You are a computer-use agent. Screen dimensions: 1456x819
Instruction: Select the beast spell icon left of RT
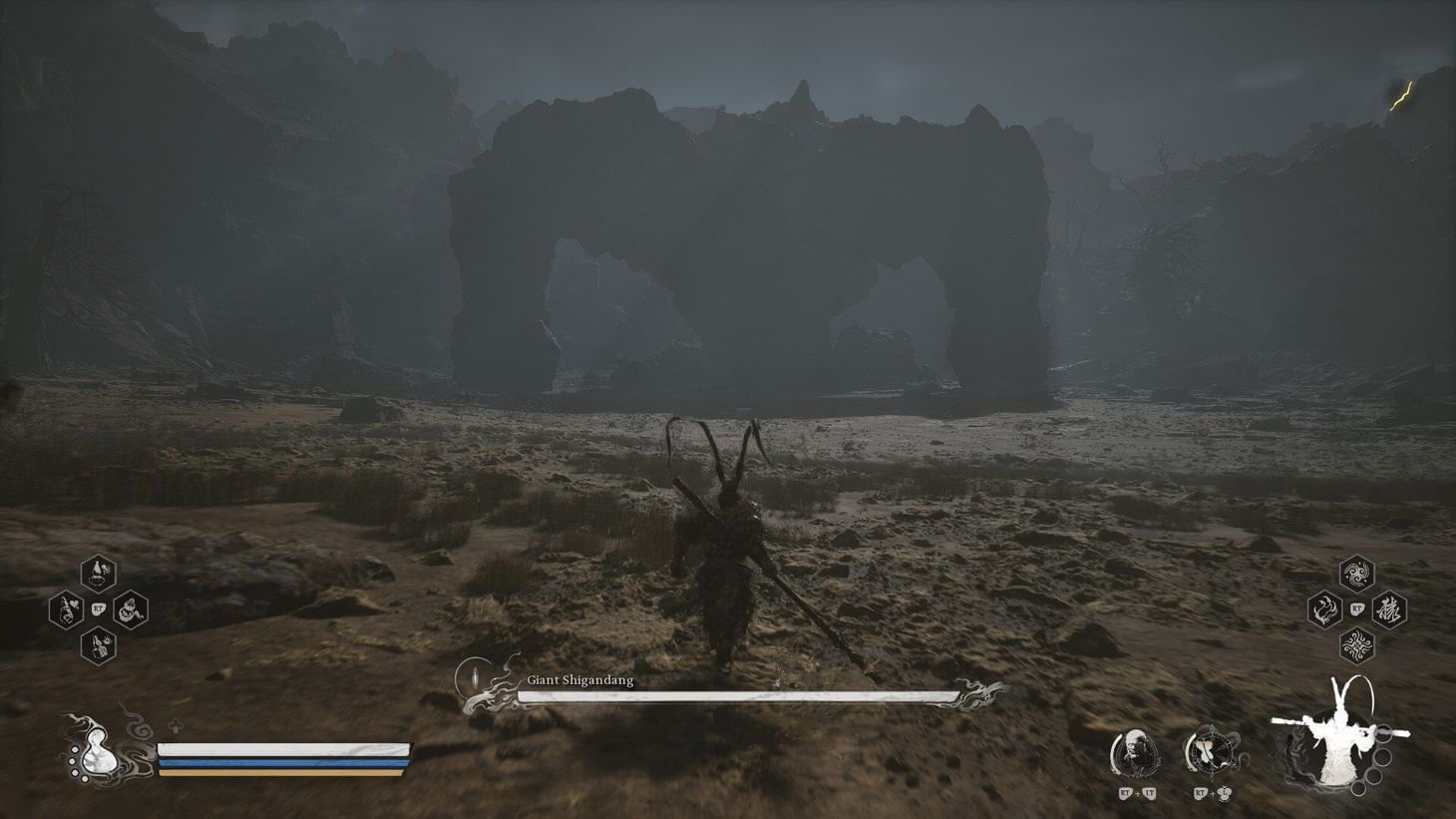1323,607
